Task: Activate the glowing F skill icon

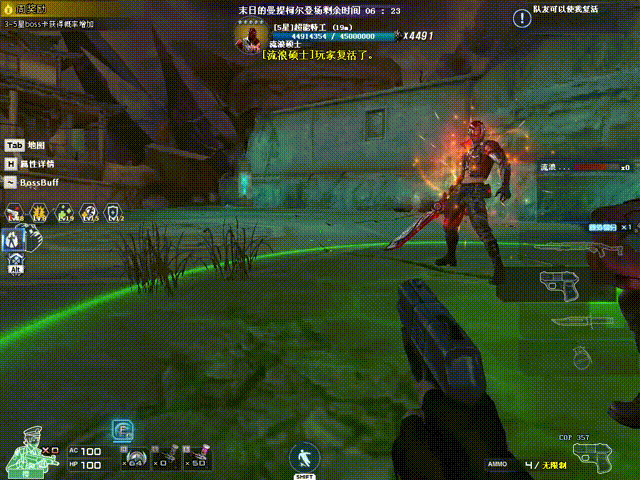Action: 122,431
